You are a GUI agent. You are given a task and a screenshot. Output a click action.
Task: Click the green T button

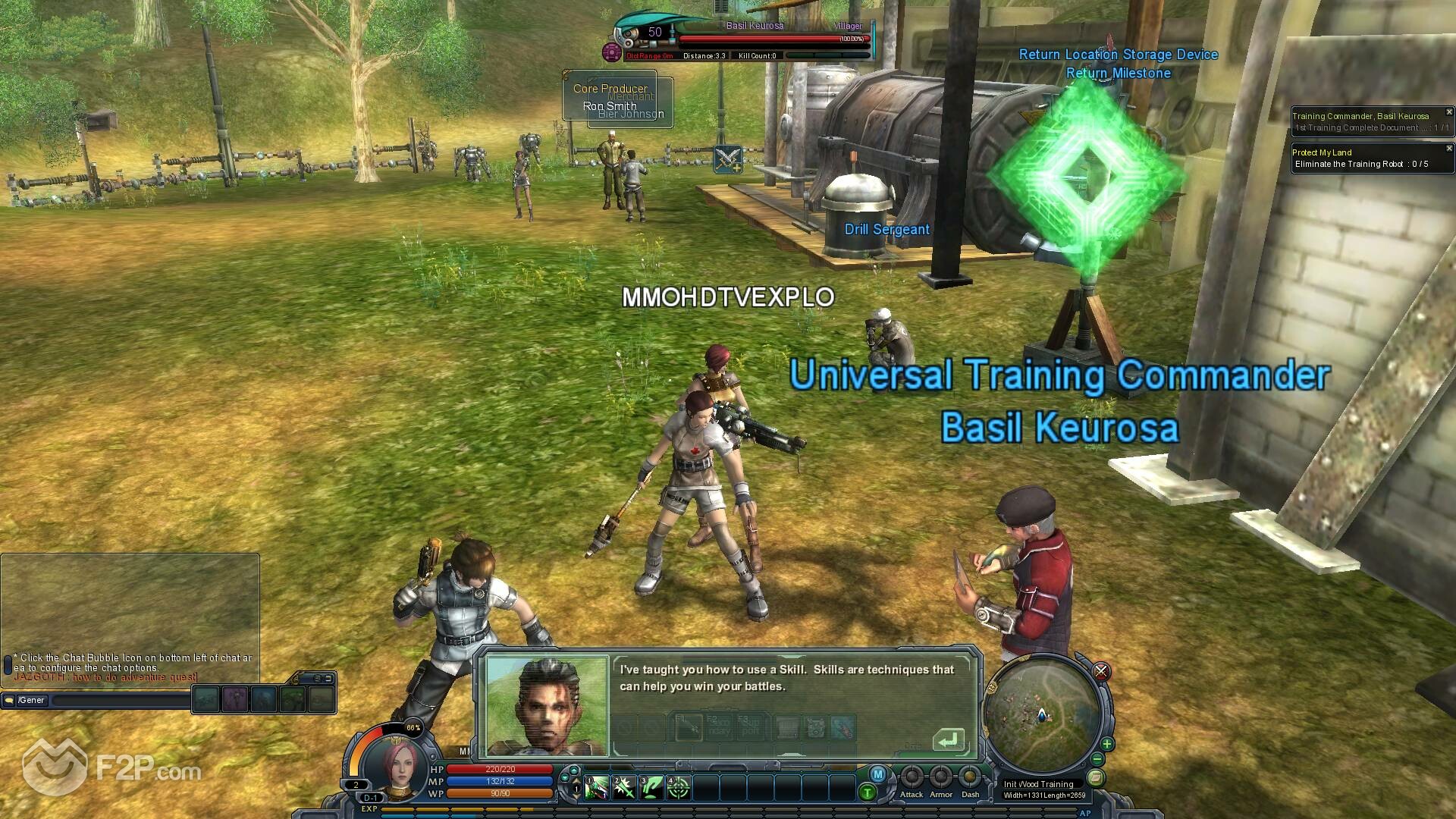[x=868, y=793]
